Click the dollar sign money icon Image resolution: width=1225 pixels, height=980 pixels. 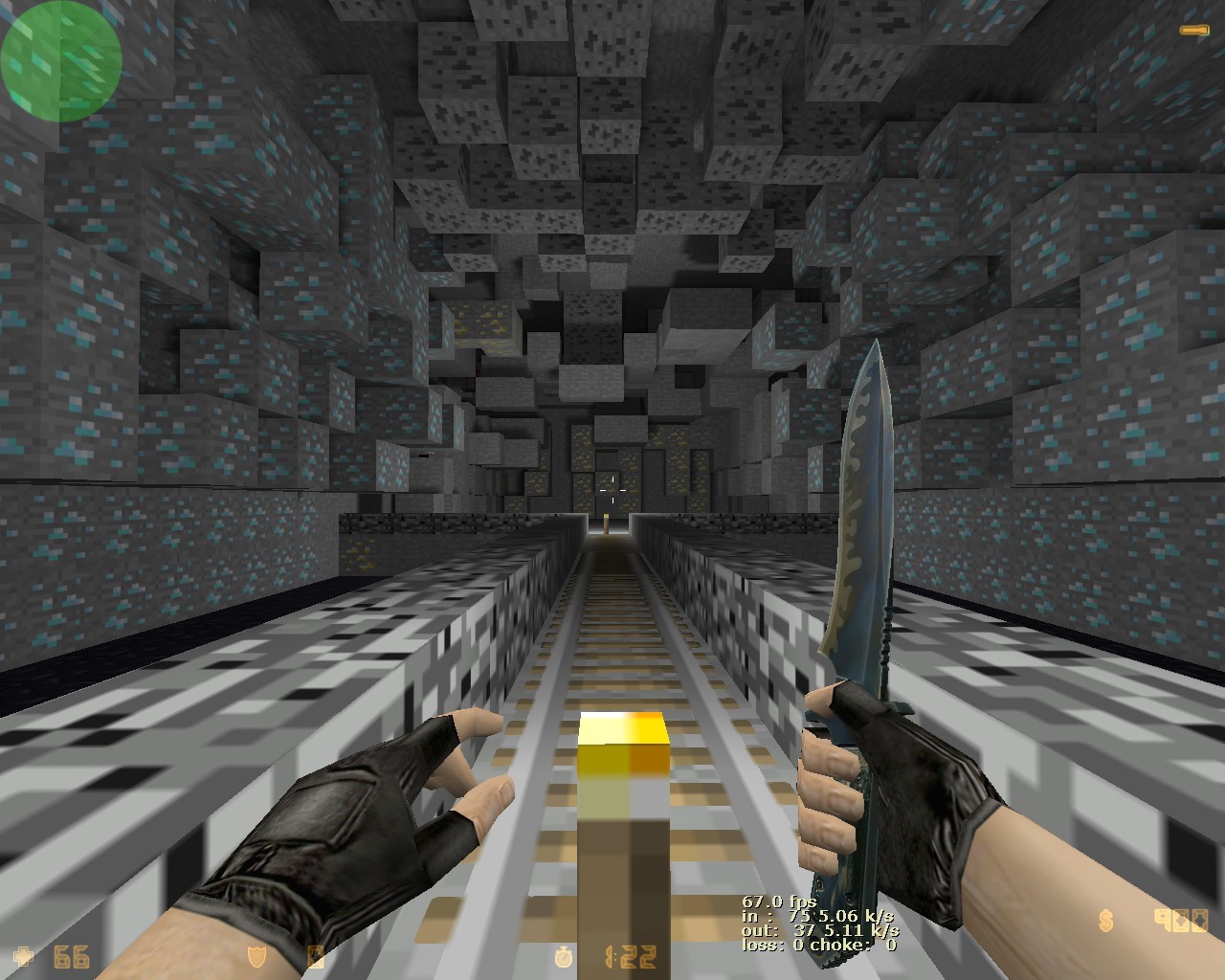(1106, 922)
